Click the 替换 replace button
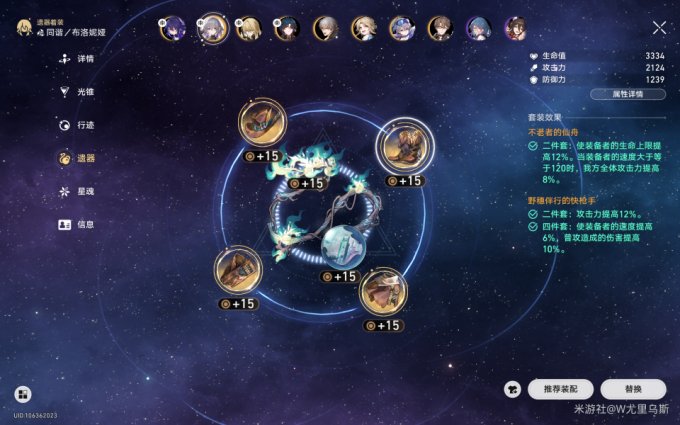 click(633, 389)
